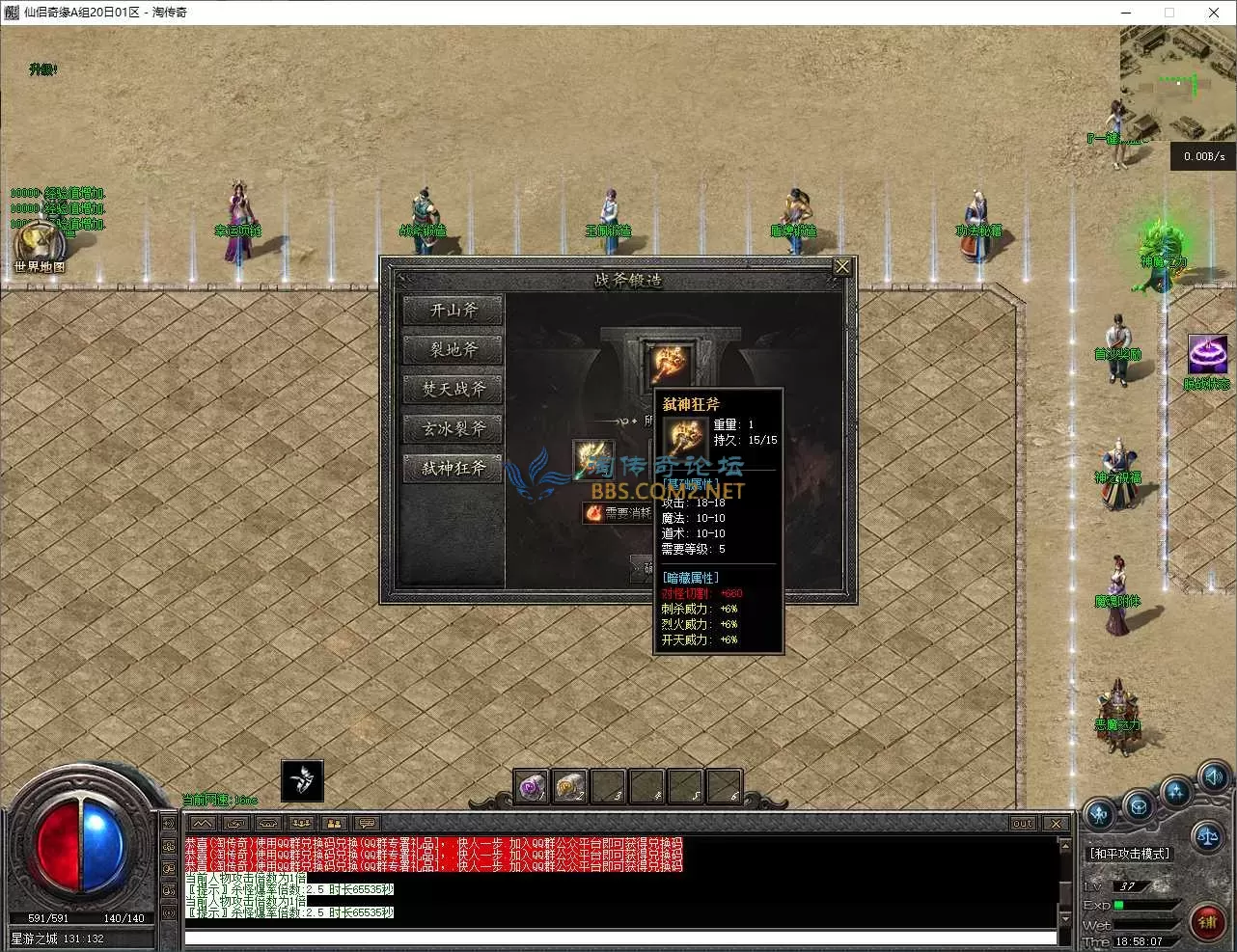Select the 开山斧 forging option
Screen dimensions: 1237x952
(x=453, y=311)
